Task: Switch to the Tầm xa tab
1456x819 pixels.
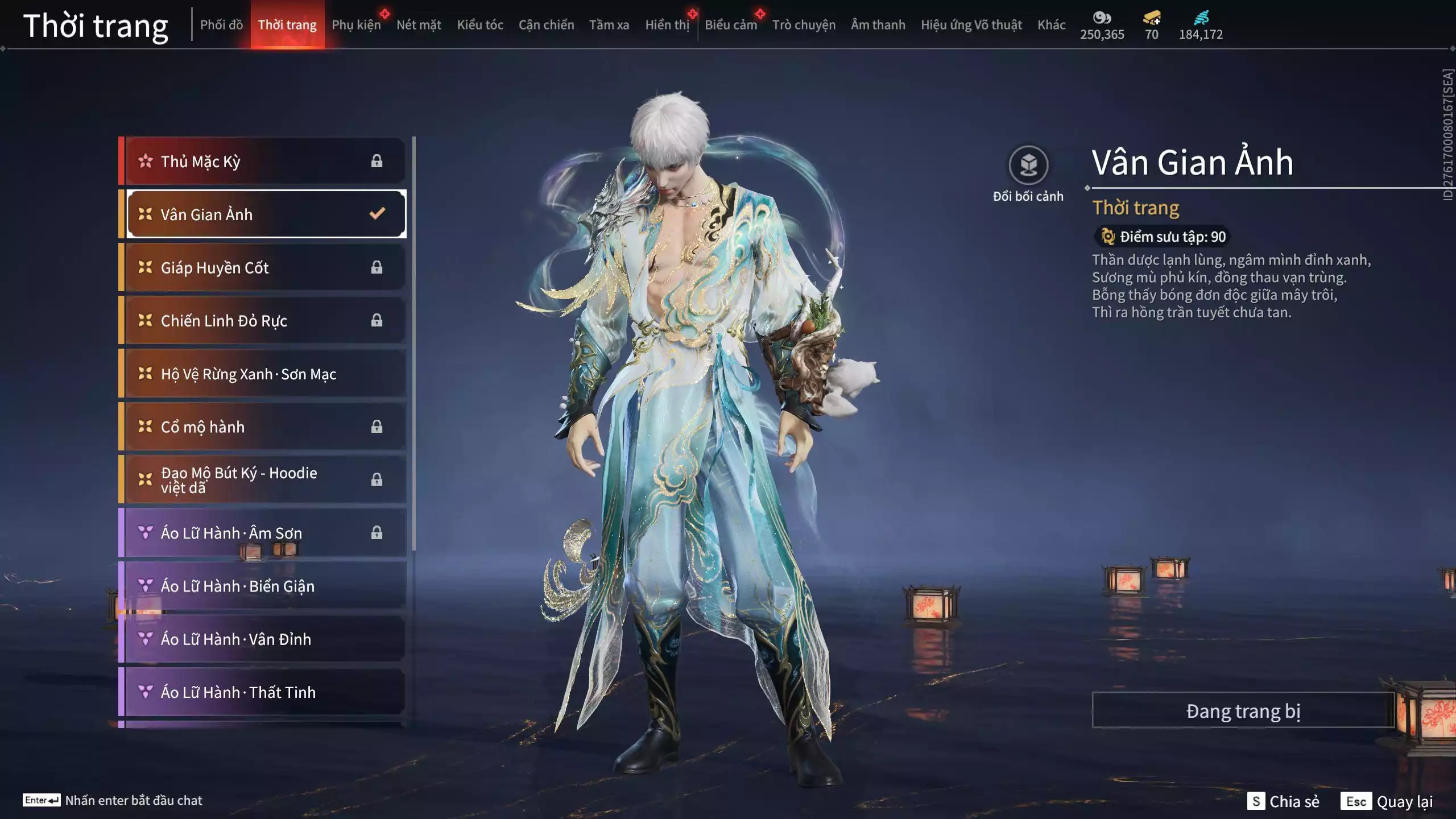Action: 609,25
